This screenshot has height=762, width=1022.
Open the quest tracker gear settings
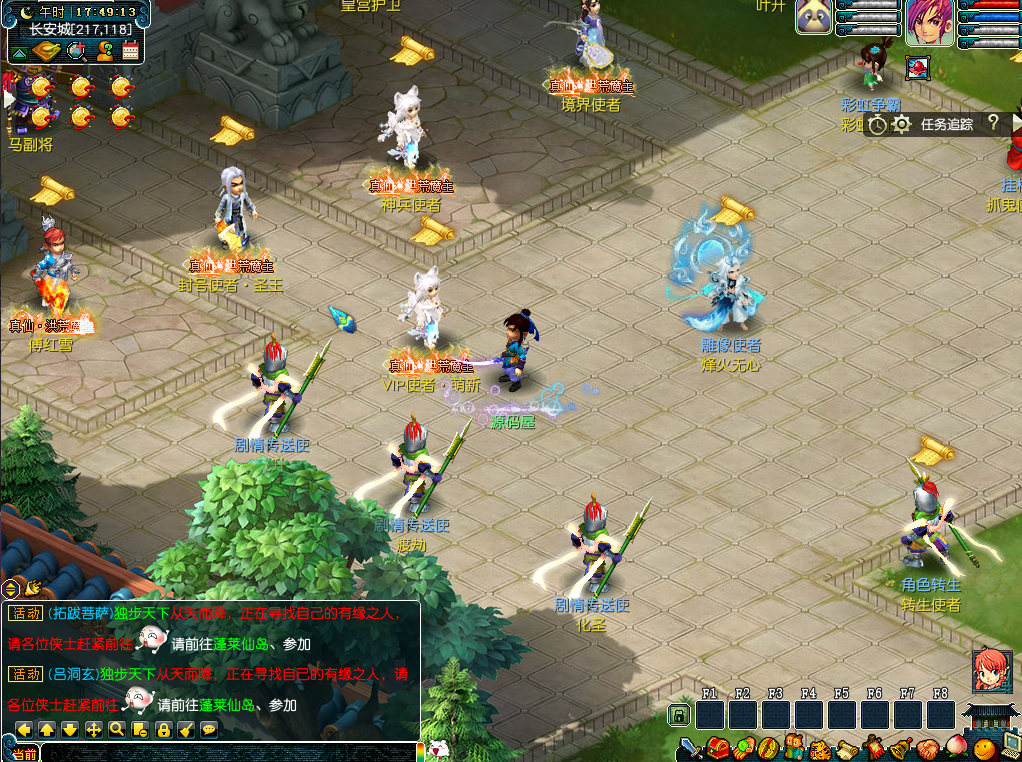[901, 124]
